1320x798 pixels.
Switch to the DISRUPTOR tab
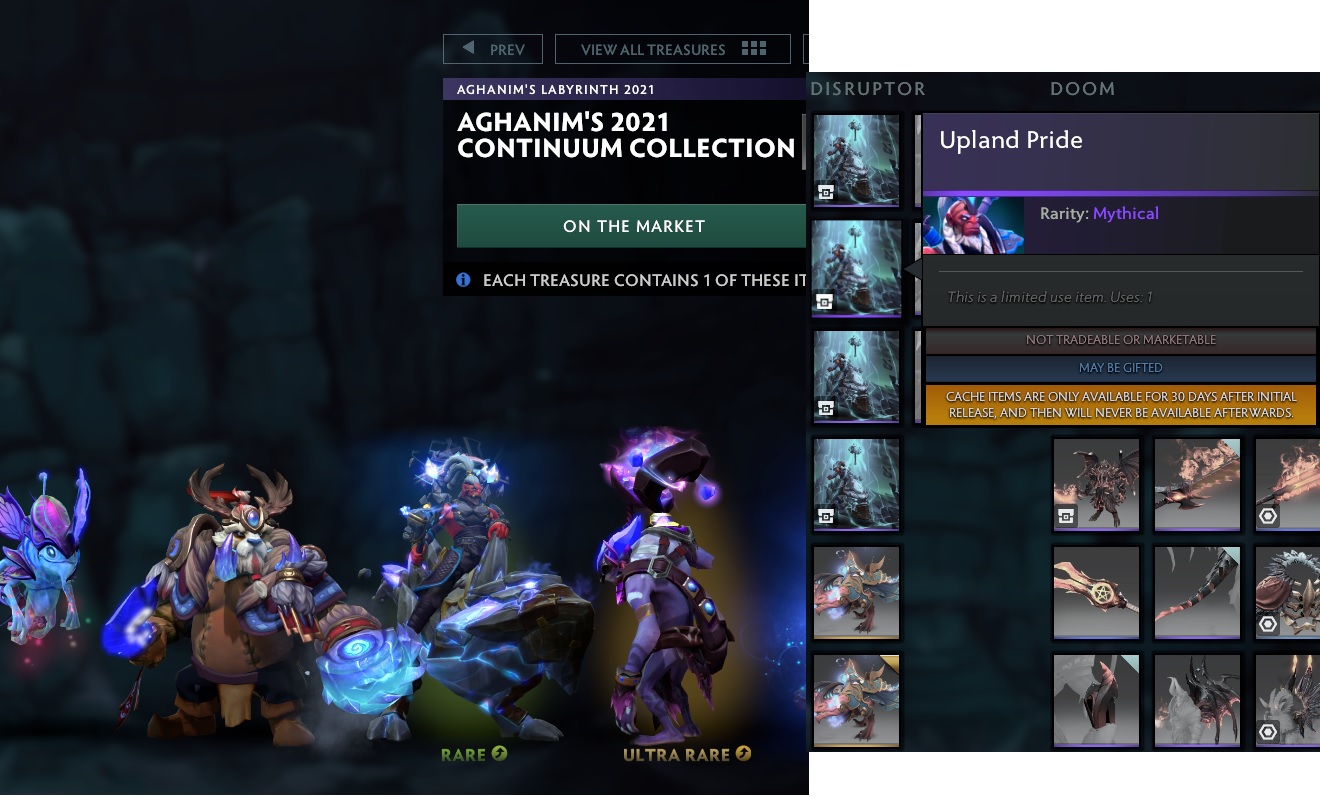(868, 89)
